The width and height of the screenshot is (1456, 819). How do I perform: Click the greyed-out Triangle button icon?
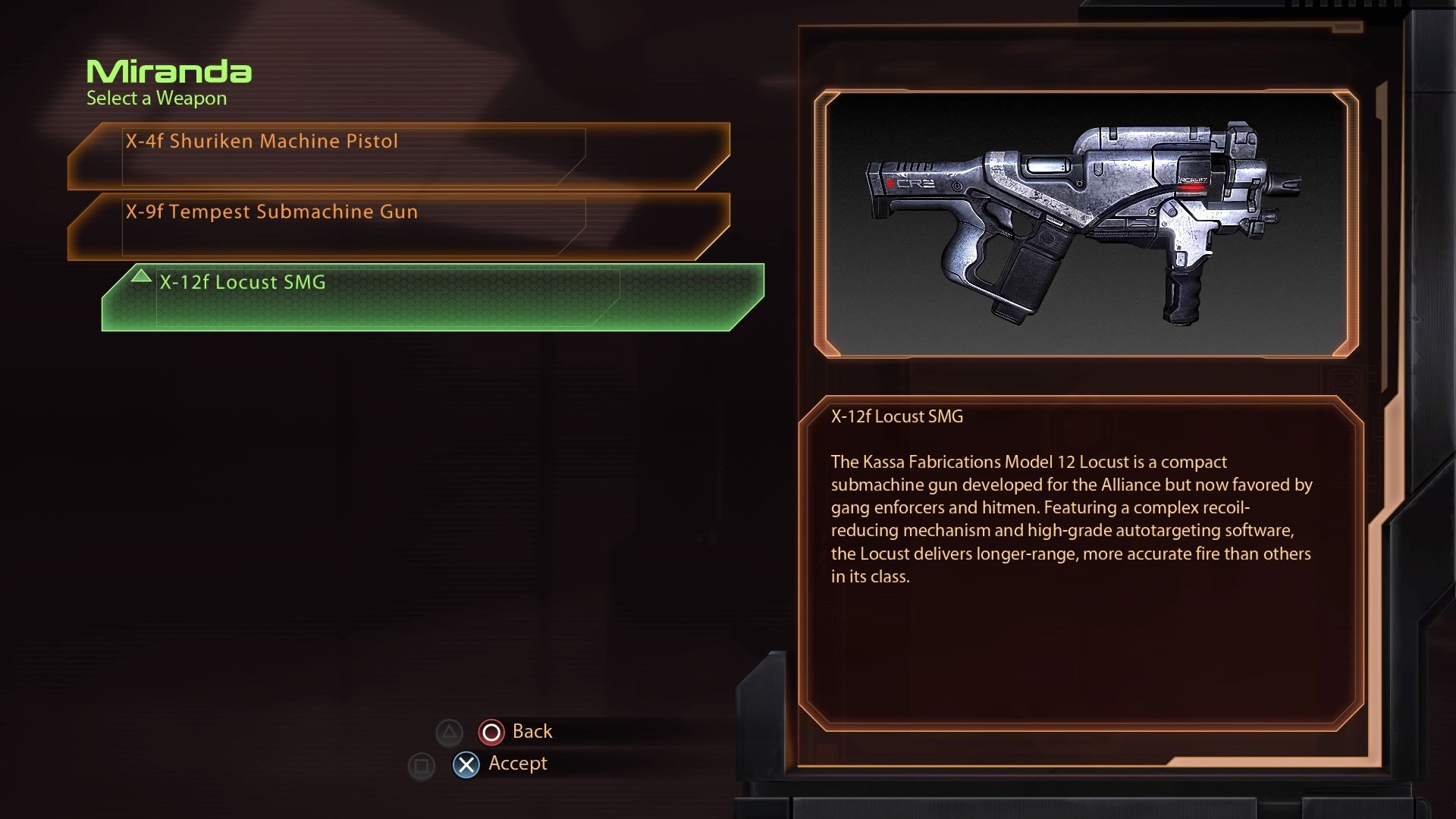coord(450,731)
